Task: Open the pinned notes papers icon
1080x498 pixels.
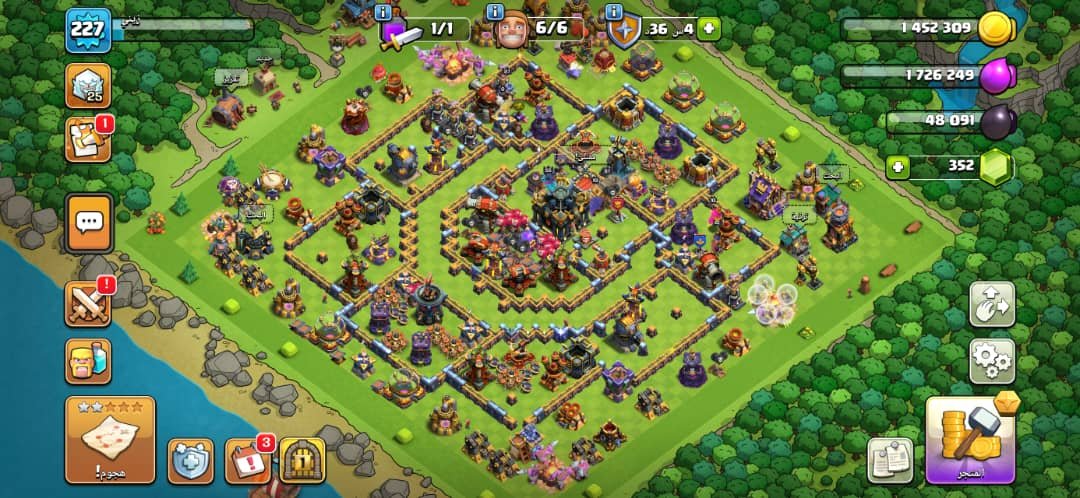Action: 889,461
